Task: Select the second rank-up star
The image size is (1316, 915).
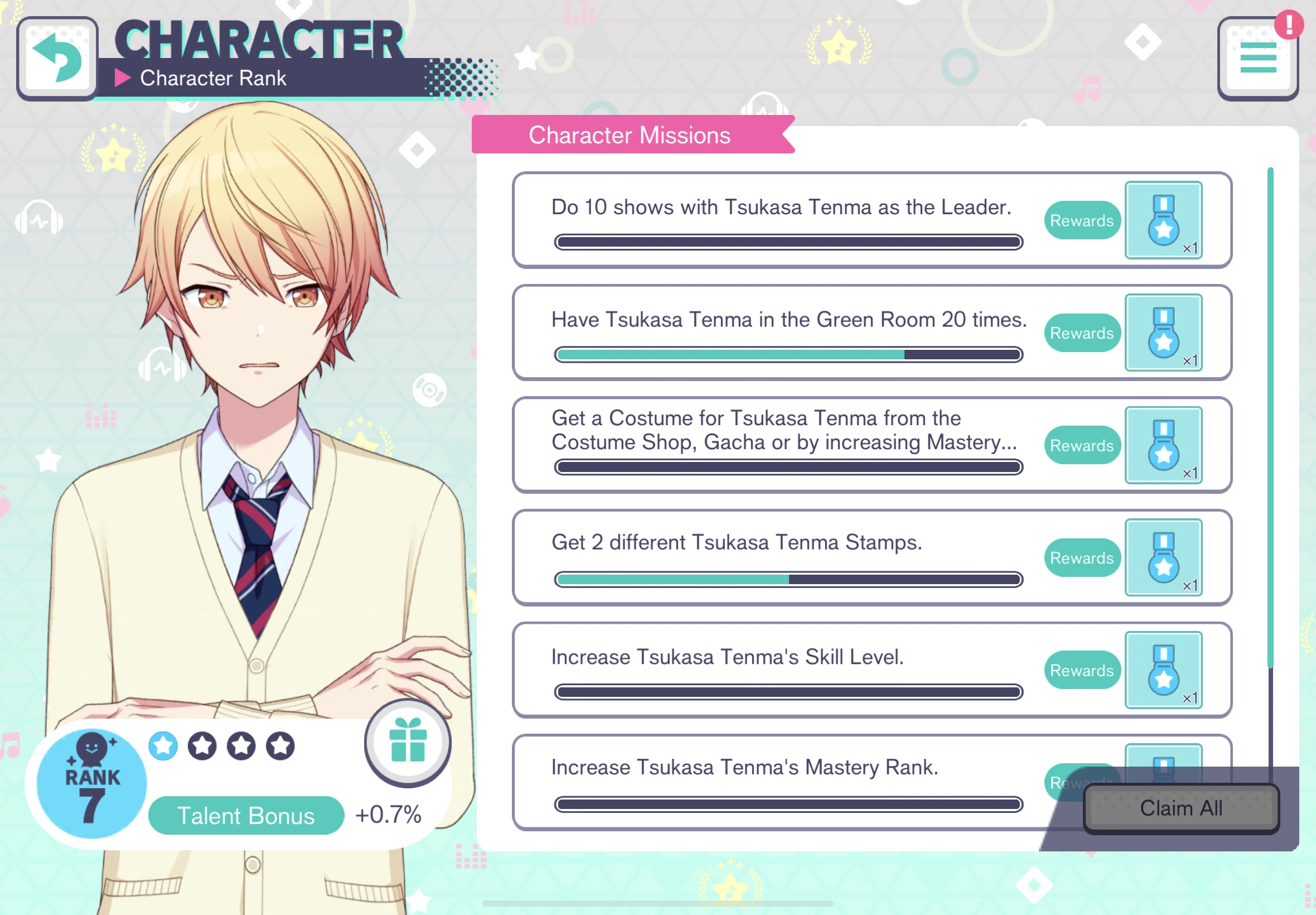Action: tap(202, 745)
